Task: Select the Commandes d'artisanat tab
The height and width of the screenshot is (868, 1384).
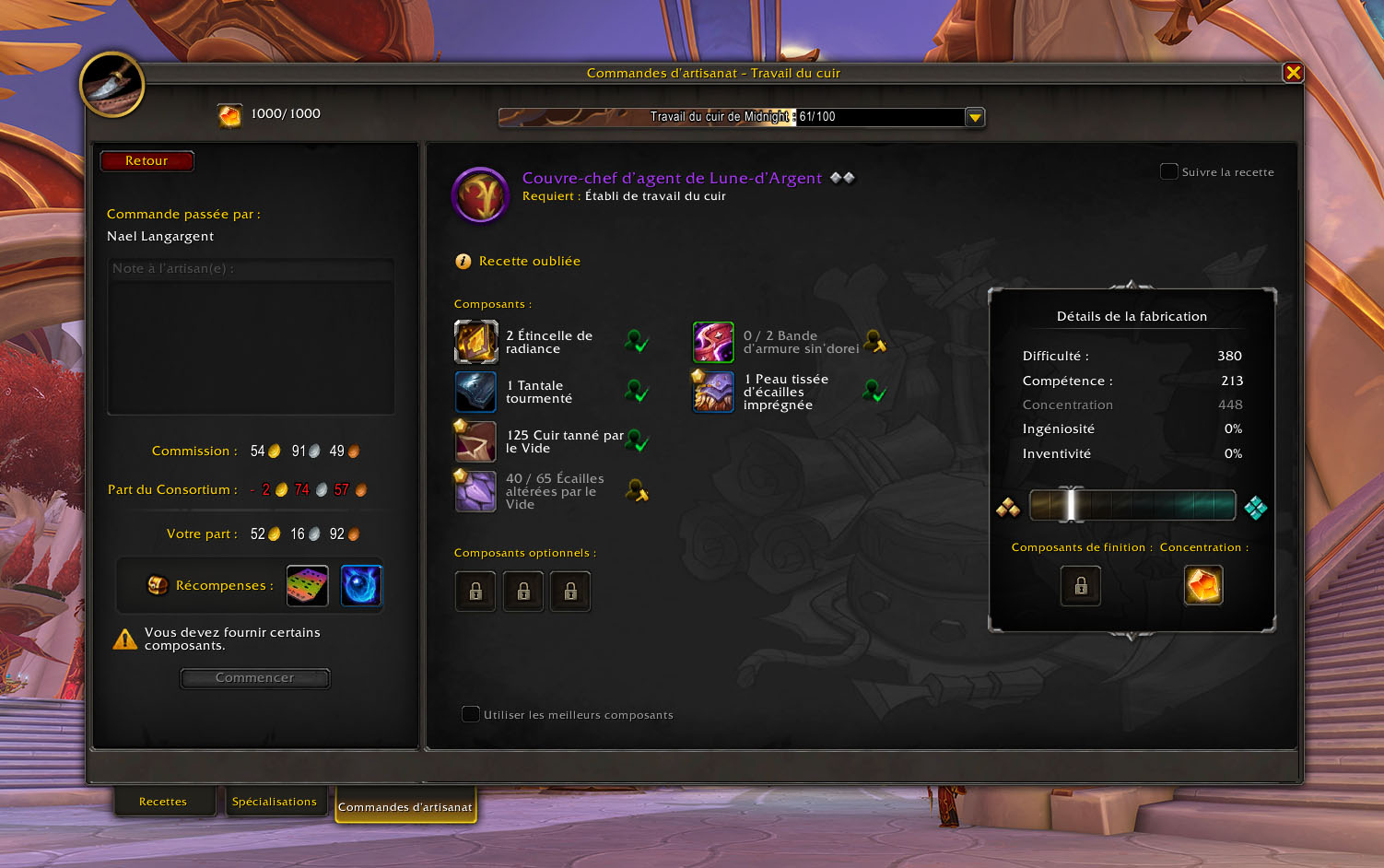Action: 405,806
